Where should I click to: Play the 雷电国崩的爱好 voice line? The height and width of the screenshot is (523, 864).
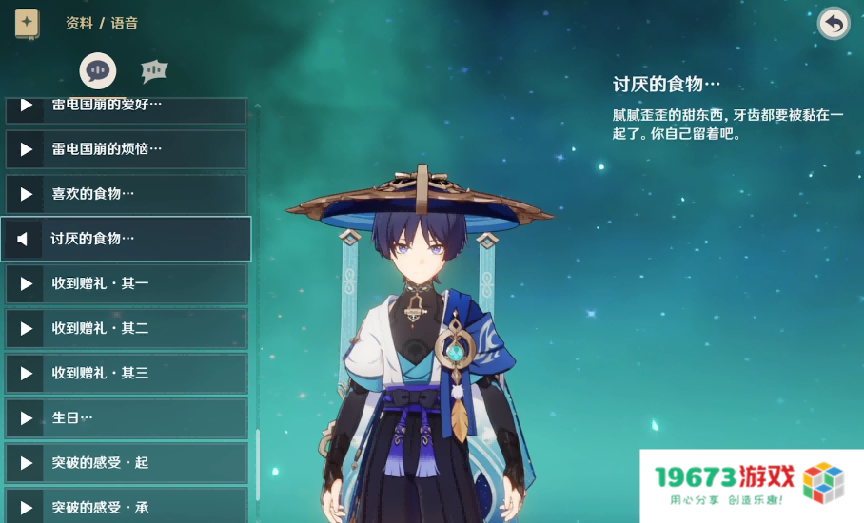[26, 106]
